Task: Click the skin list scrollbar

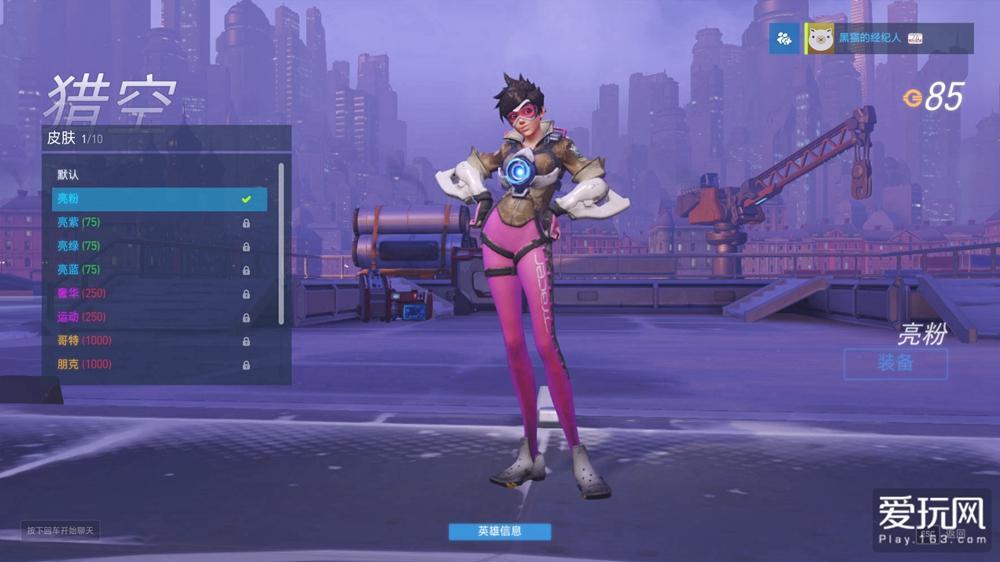Action: pyautogui.click(x=281, y=240)
